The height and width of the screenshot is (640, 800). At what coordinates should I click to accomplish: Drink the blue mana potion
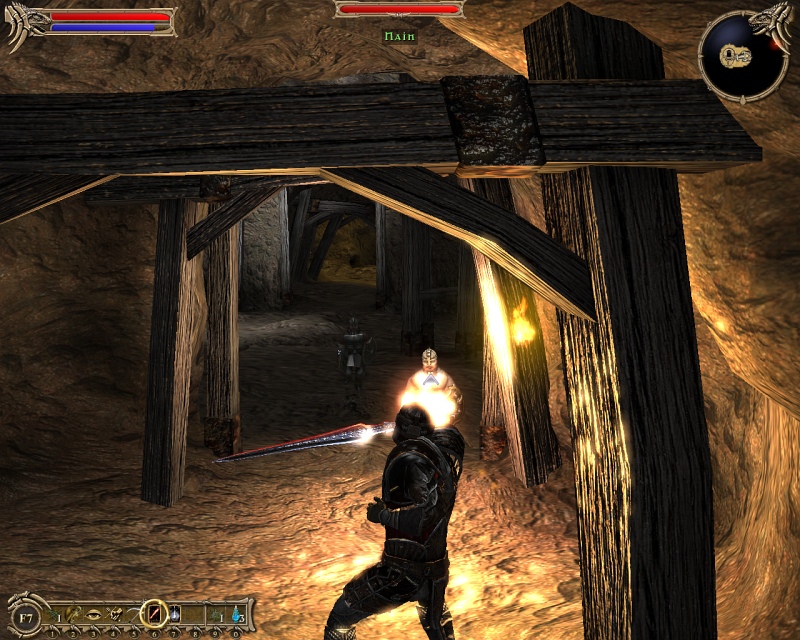tap(236, 614)
